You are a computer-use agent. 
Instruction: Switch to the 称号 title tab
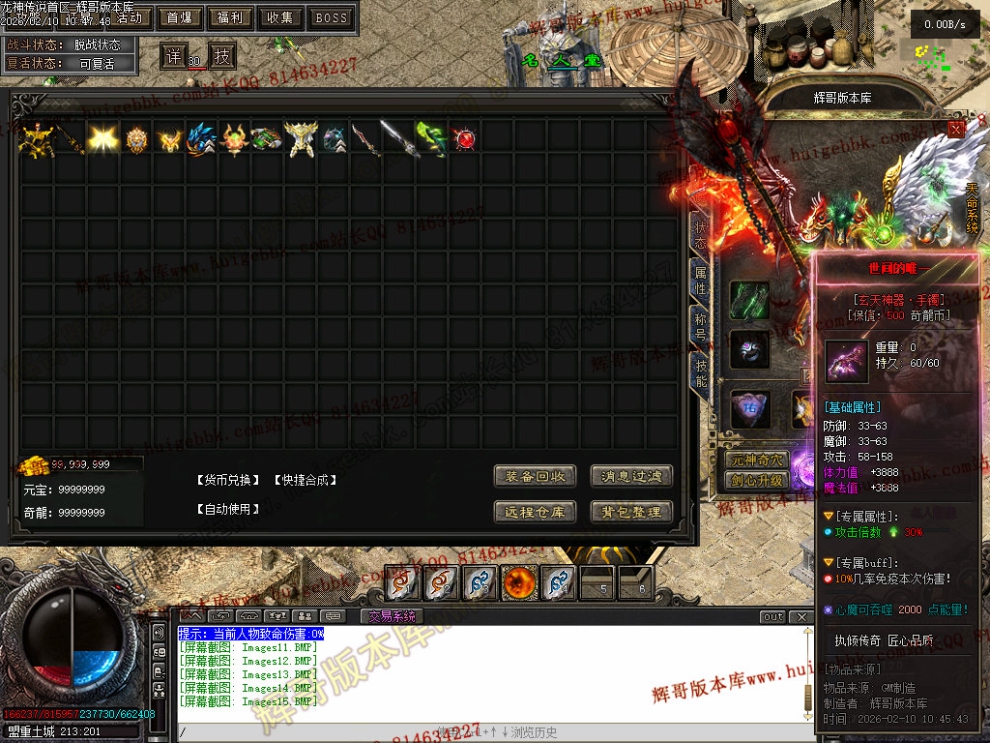pos(701,323)
